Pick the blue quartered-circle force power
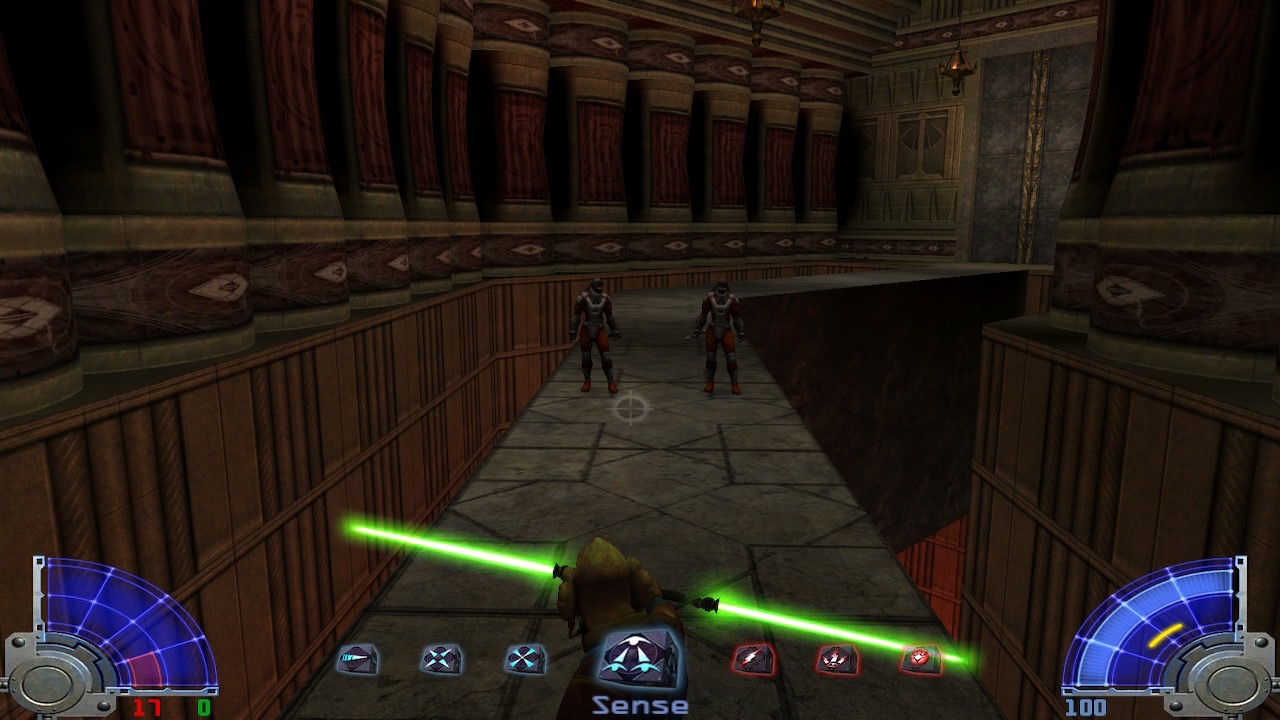The width and height of the screenshot is (1280, 720). point(525,659)
